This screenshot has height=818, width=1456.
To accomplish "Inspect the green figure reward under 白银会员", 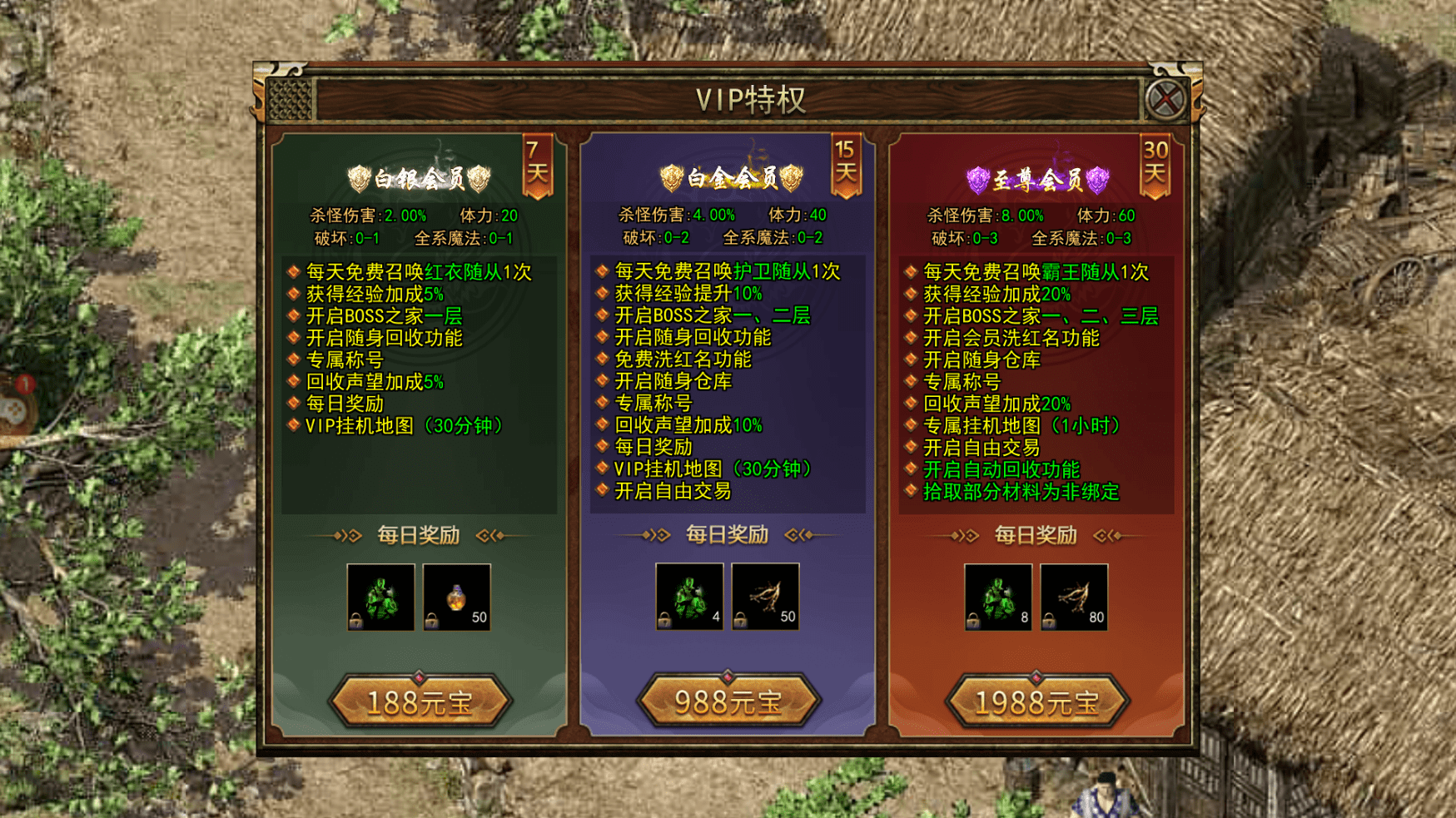I will pos(380,597).
